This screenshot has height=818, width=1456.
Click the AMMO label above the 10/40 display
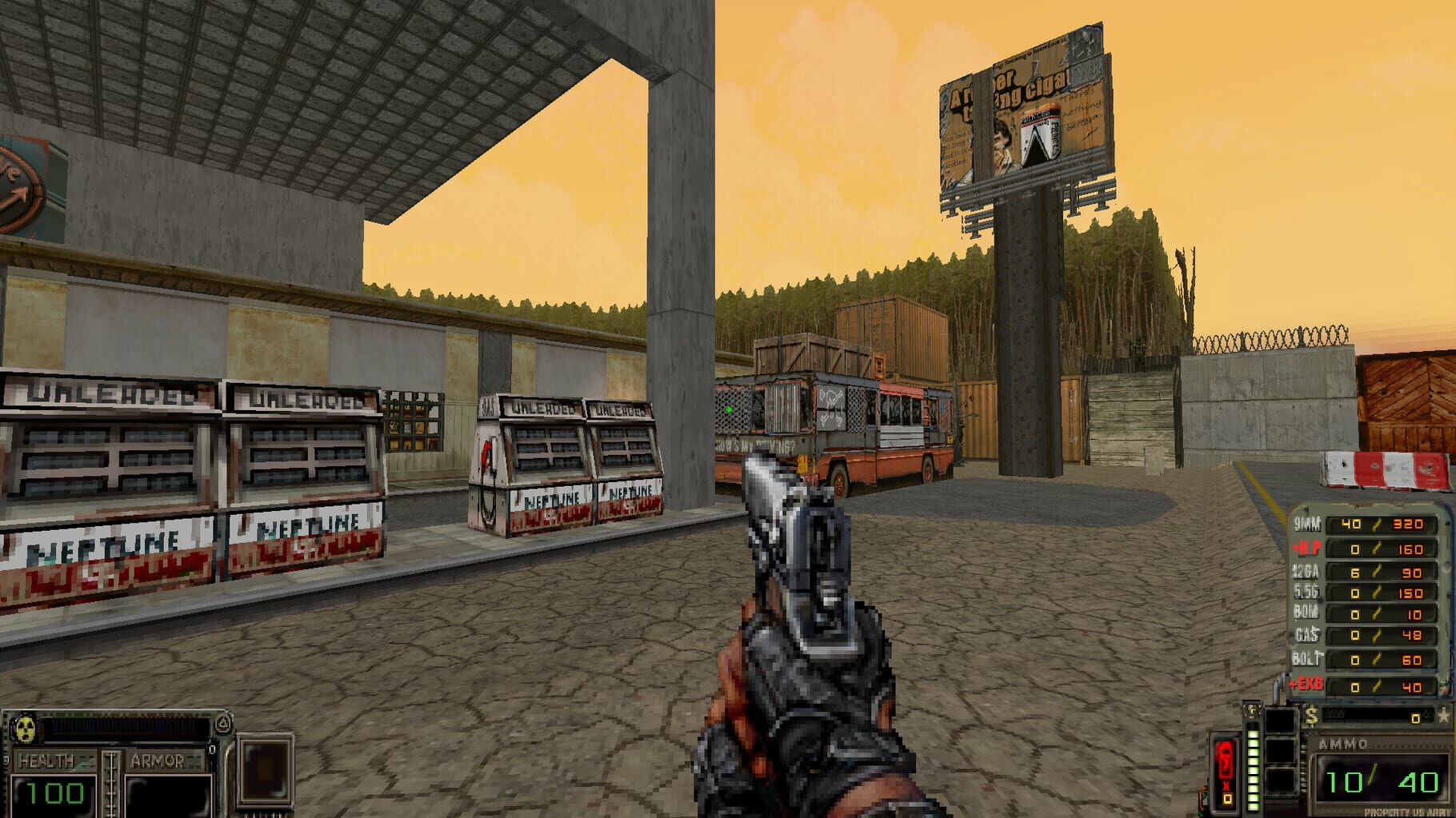(x=1342, y=742)
